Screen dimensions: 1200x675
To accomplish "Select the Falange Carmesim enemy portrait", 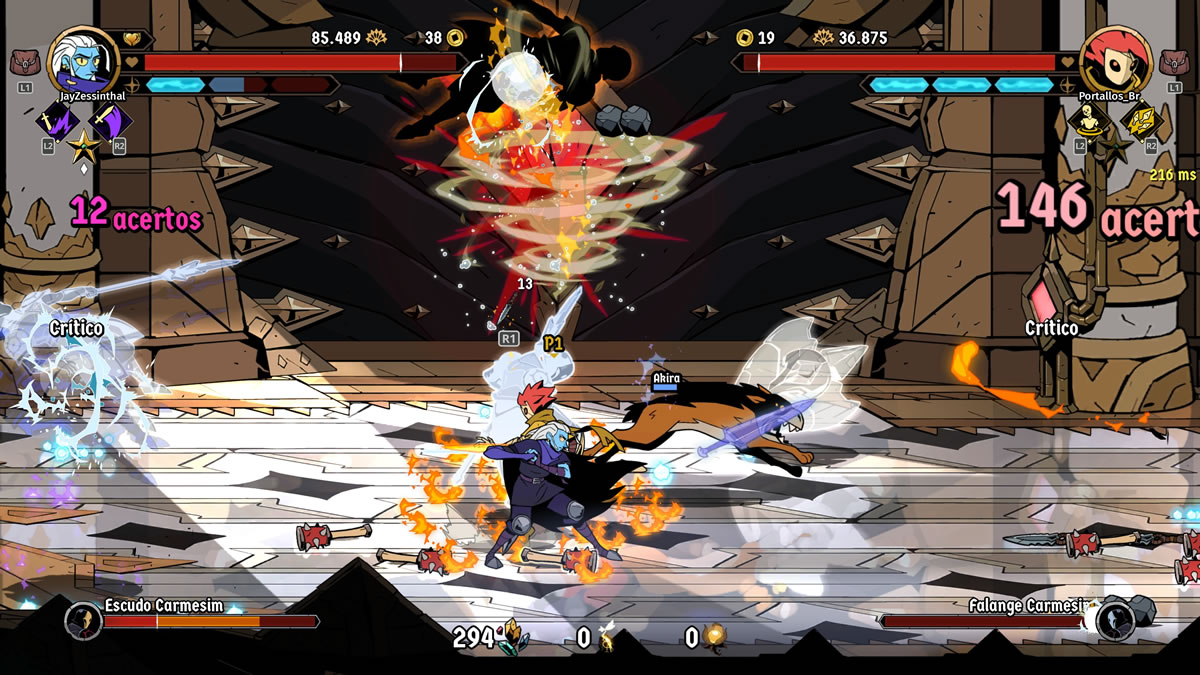I will click(x=1113, y=620).
